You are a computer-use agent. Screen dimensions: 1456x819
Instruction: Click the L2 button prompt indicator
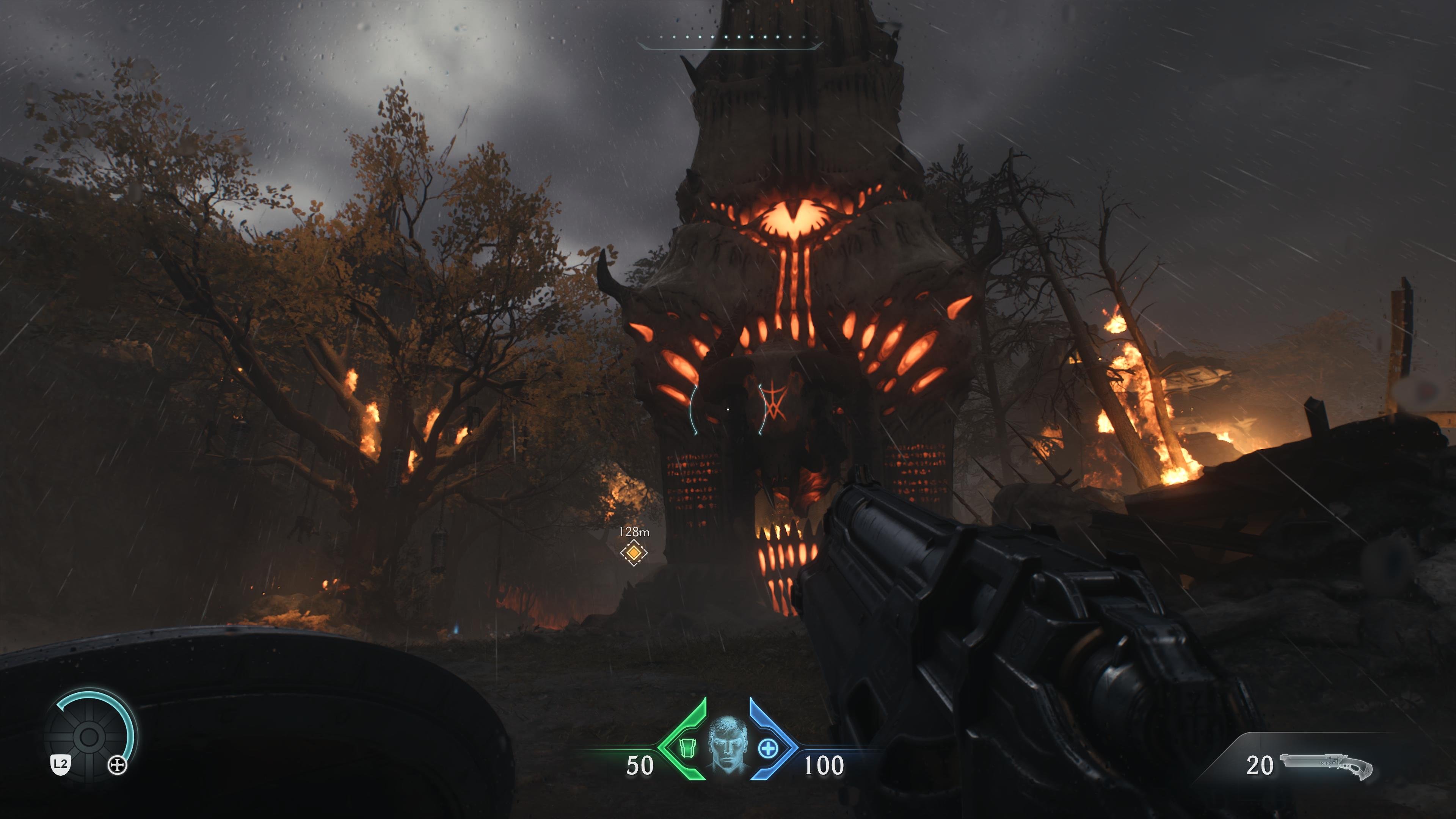tap(61, 765)
